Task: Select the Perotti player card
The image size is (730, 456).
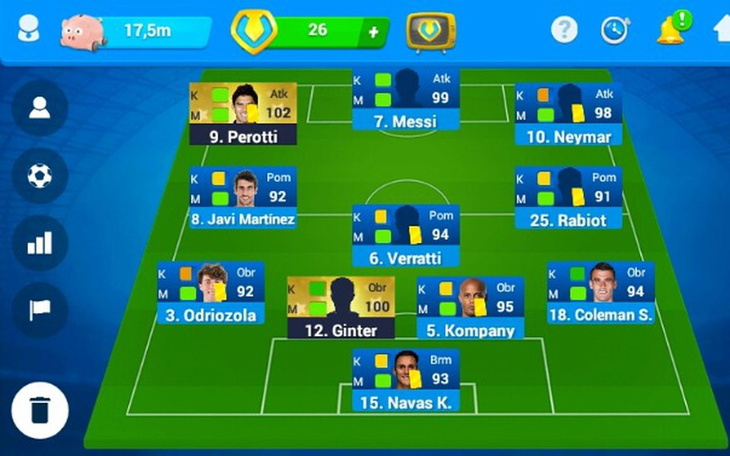Action: [242, 114]
